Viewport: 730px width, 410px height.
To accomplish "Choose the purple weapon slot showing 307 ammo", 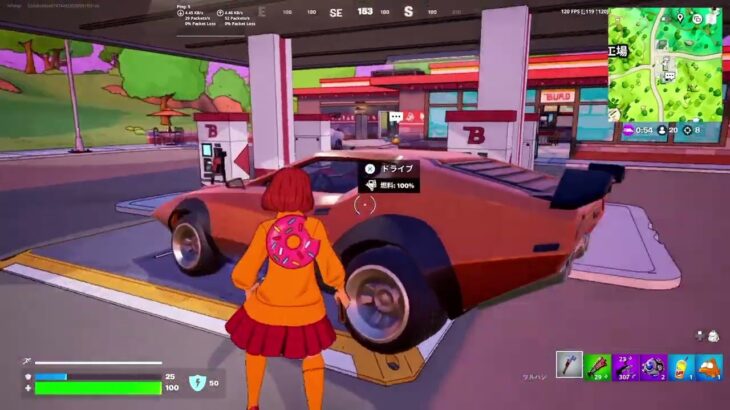I will click(x=625, y=366).
